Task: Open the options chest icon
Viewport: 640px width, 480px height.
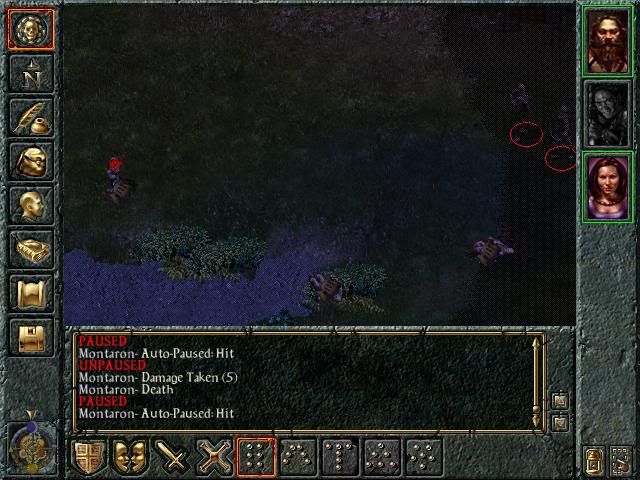Action: tap(30, 337)
